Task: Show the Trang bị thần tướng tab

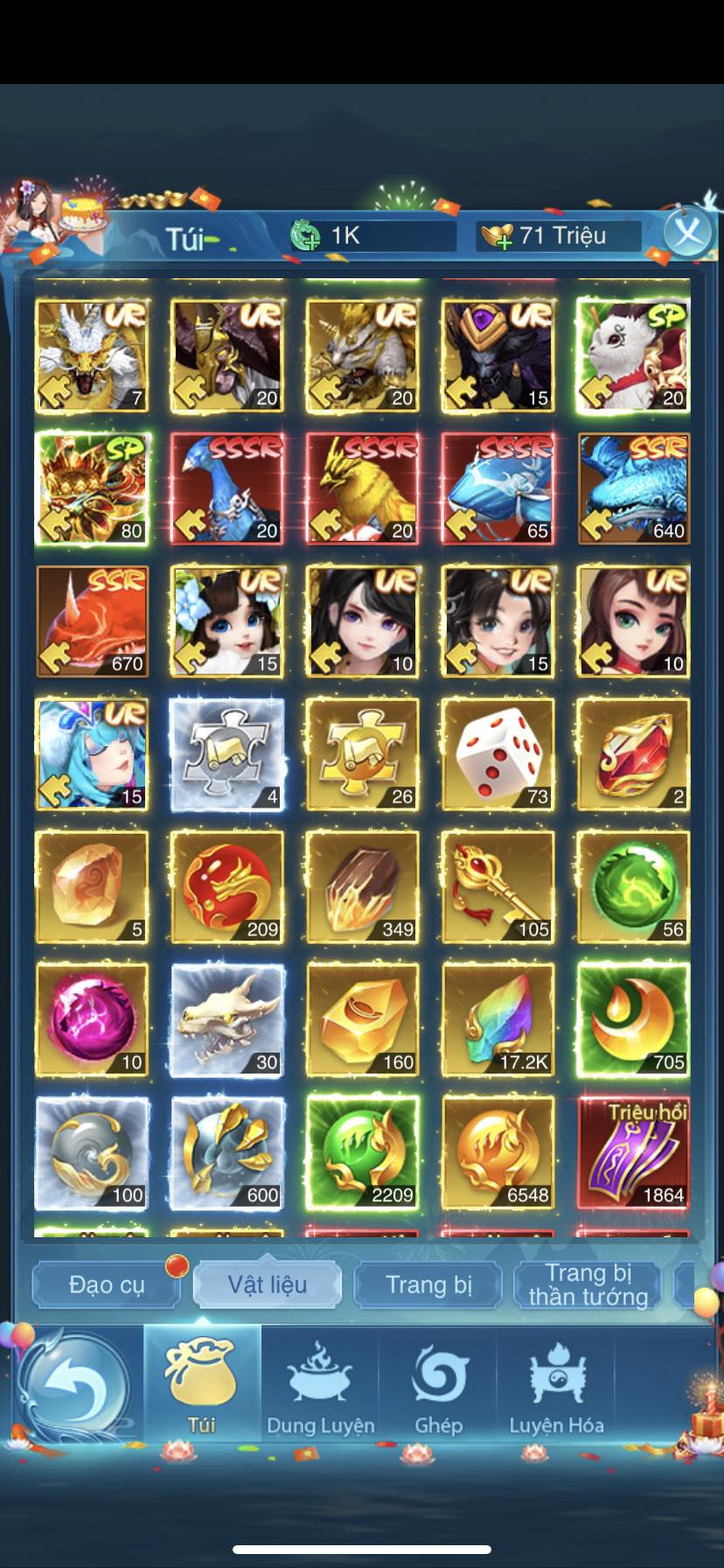Action: click(x=588, y=1284)
